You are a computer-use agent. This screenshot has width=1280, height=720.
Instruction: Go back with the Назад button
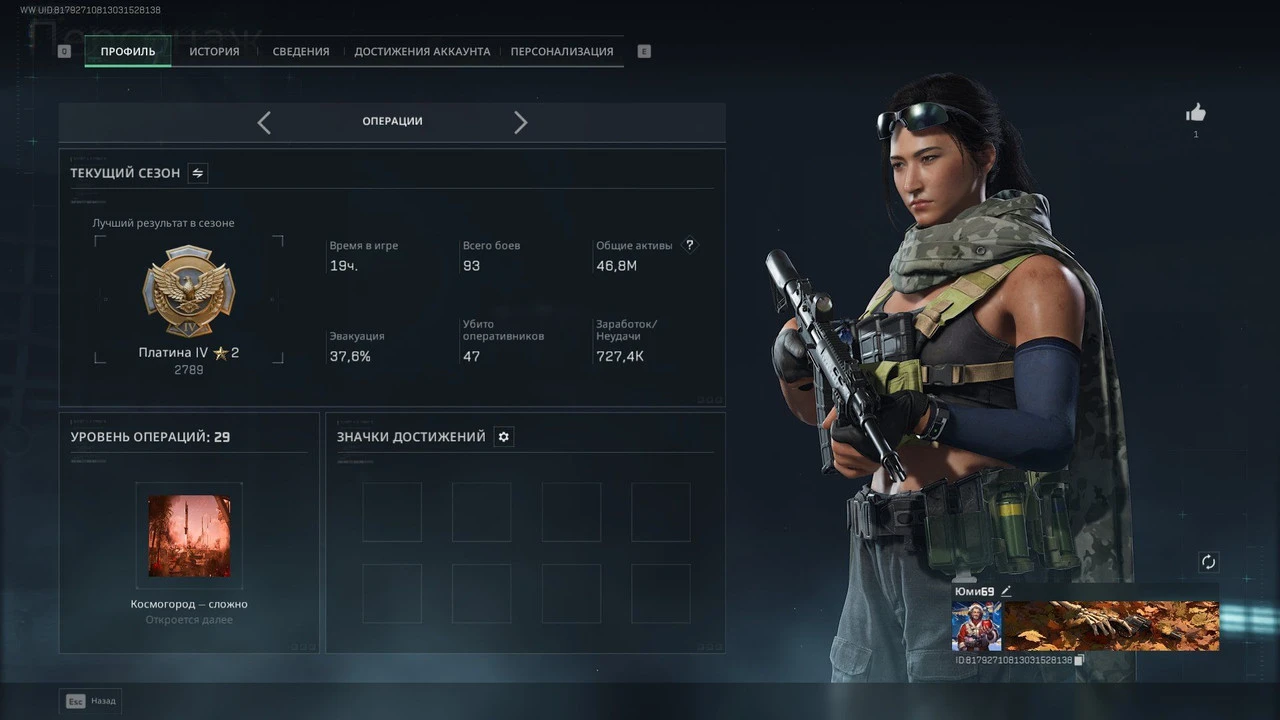click(90, 701)
